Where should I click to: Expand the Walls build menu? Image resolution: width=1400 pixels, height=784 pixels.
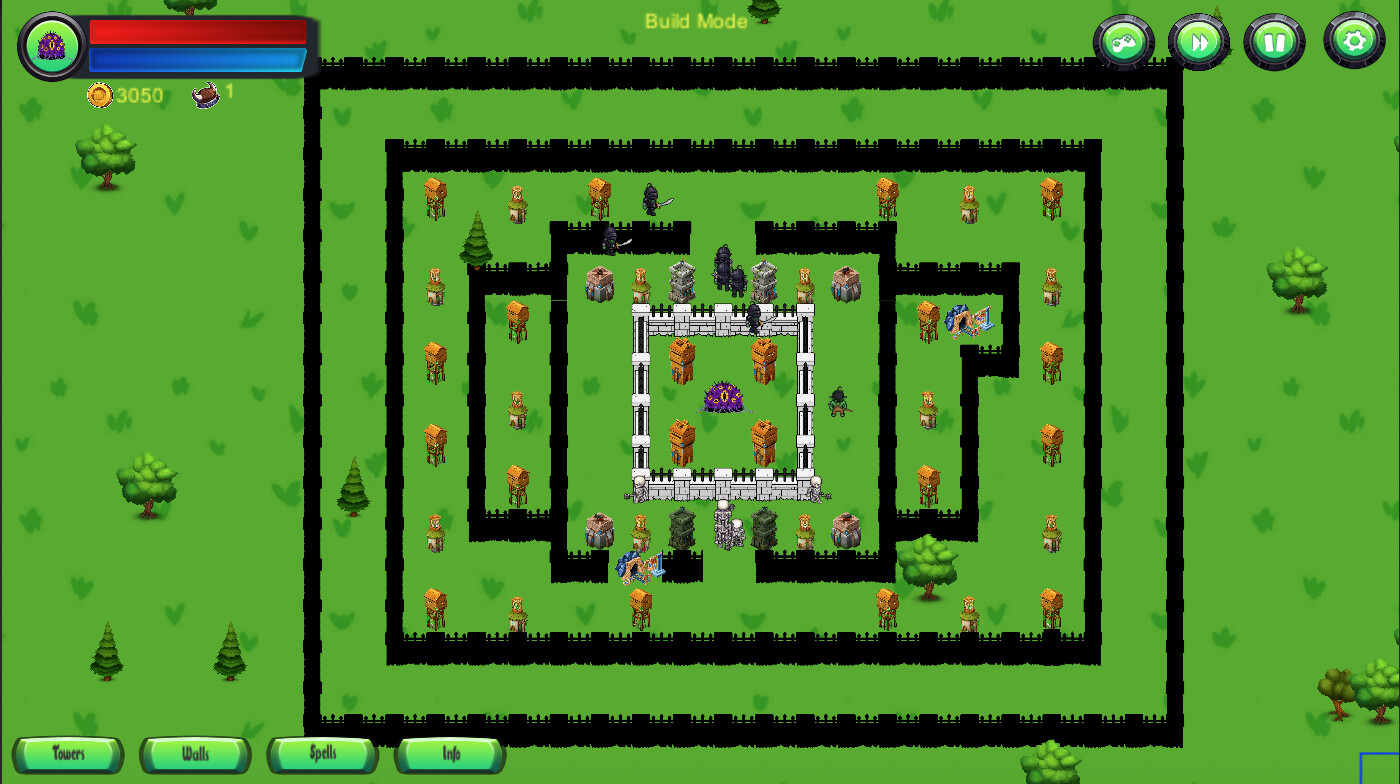click(195, 755)
